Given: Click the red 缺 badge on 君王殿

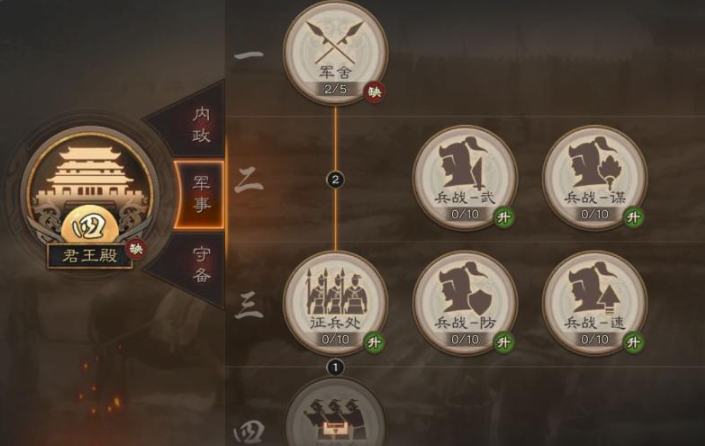Looking at the screenshot, I should [x=137, y=247].
